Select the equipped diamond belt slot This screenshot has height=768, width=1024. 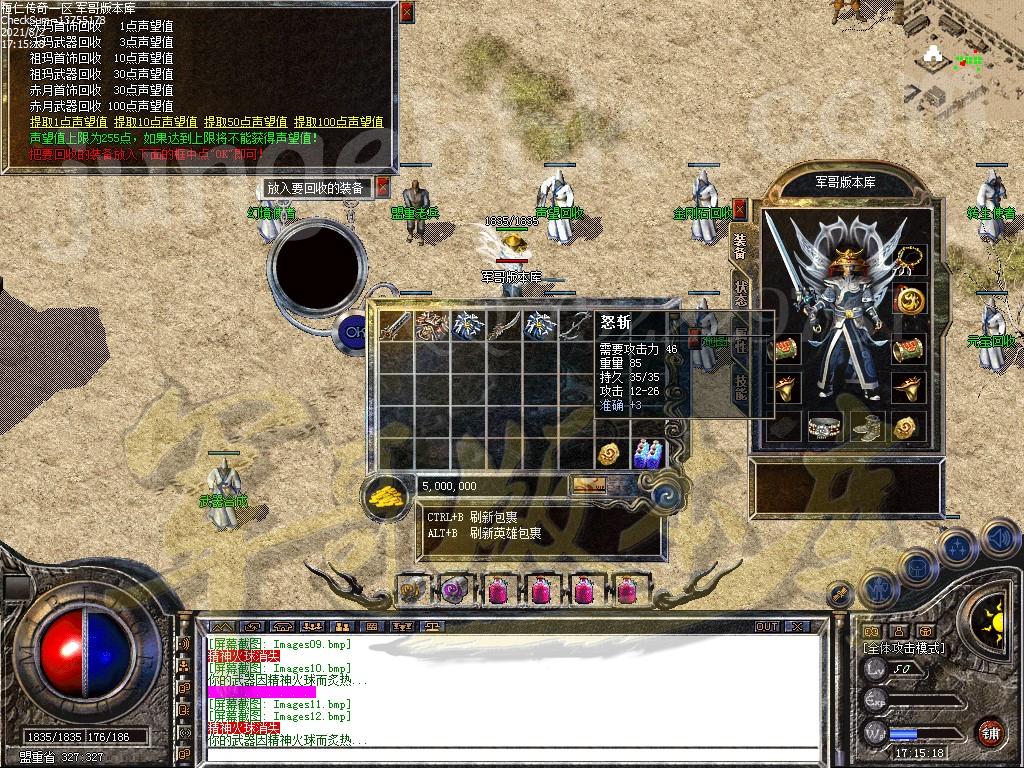coord(824,427)
